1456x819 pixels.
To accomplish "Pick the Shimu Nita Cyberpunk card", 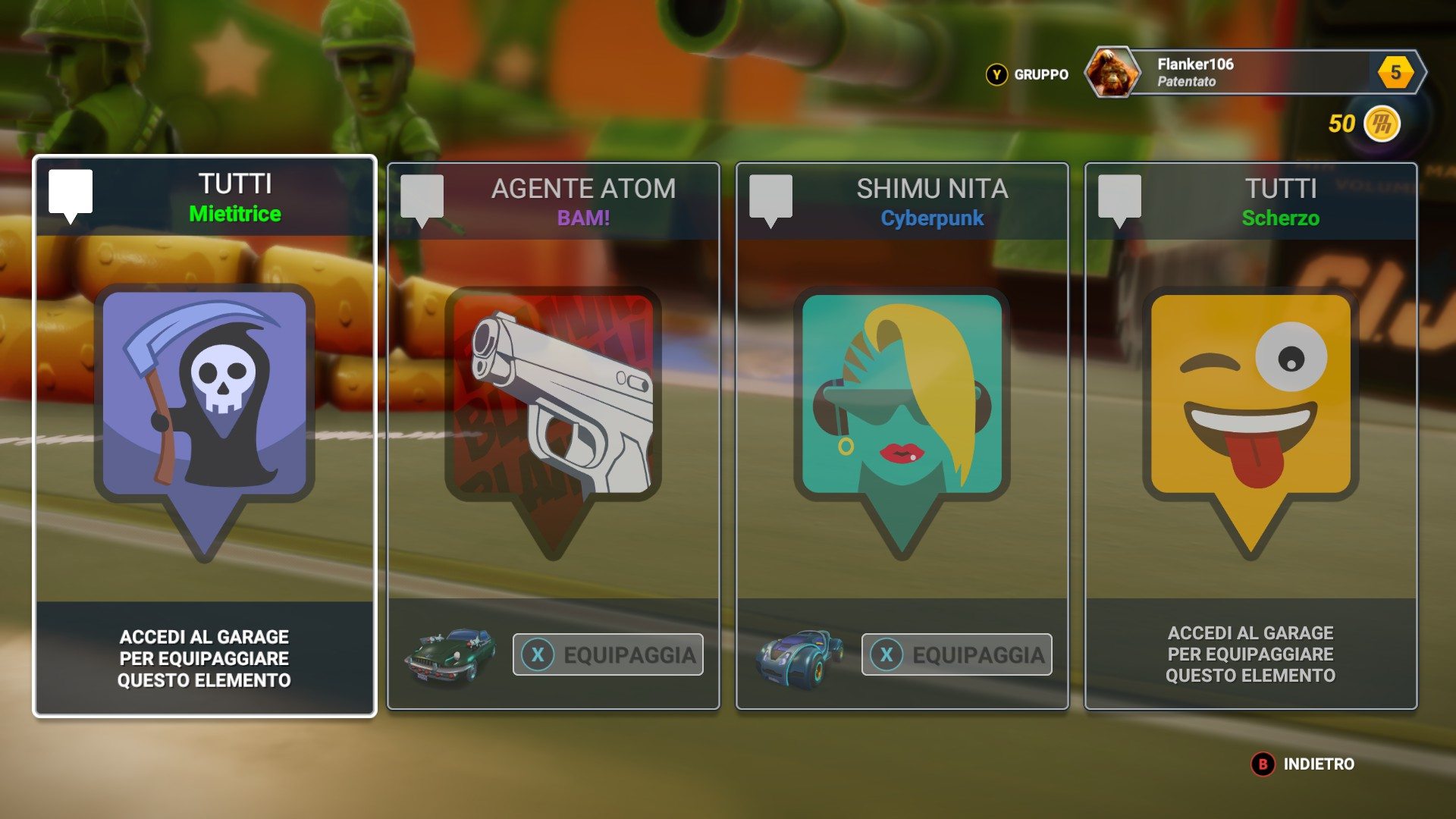I will pos(902,425).
